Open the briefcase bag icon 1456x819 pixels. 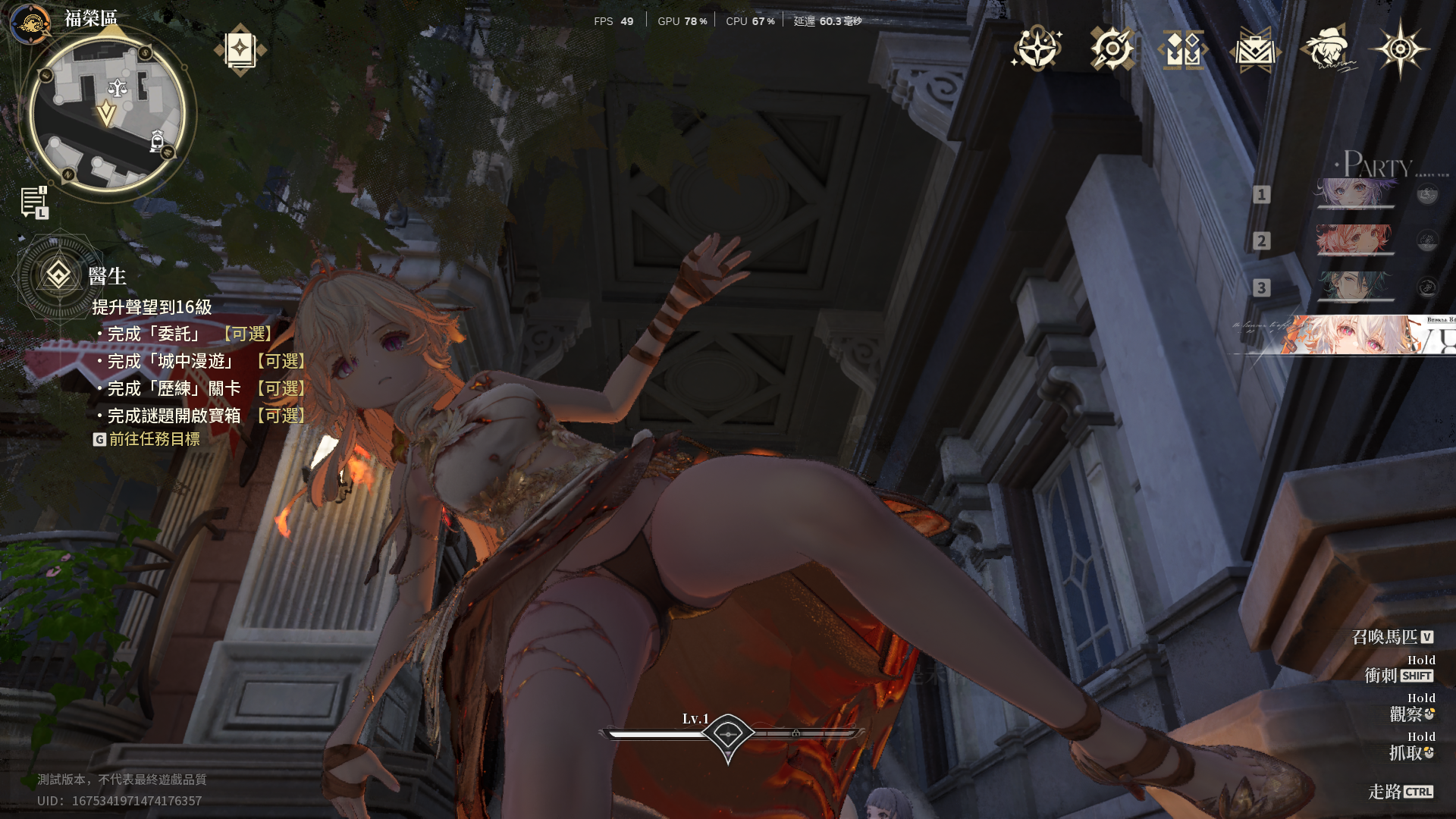(x=1255, y=50)
